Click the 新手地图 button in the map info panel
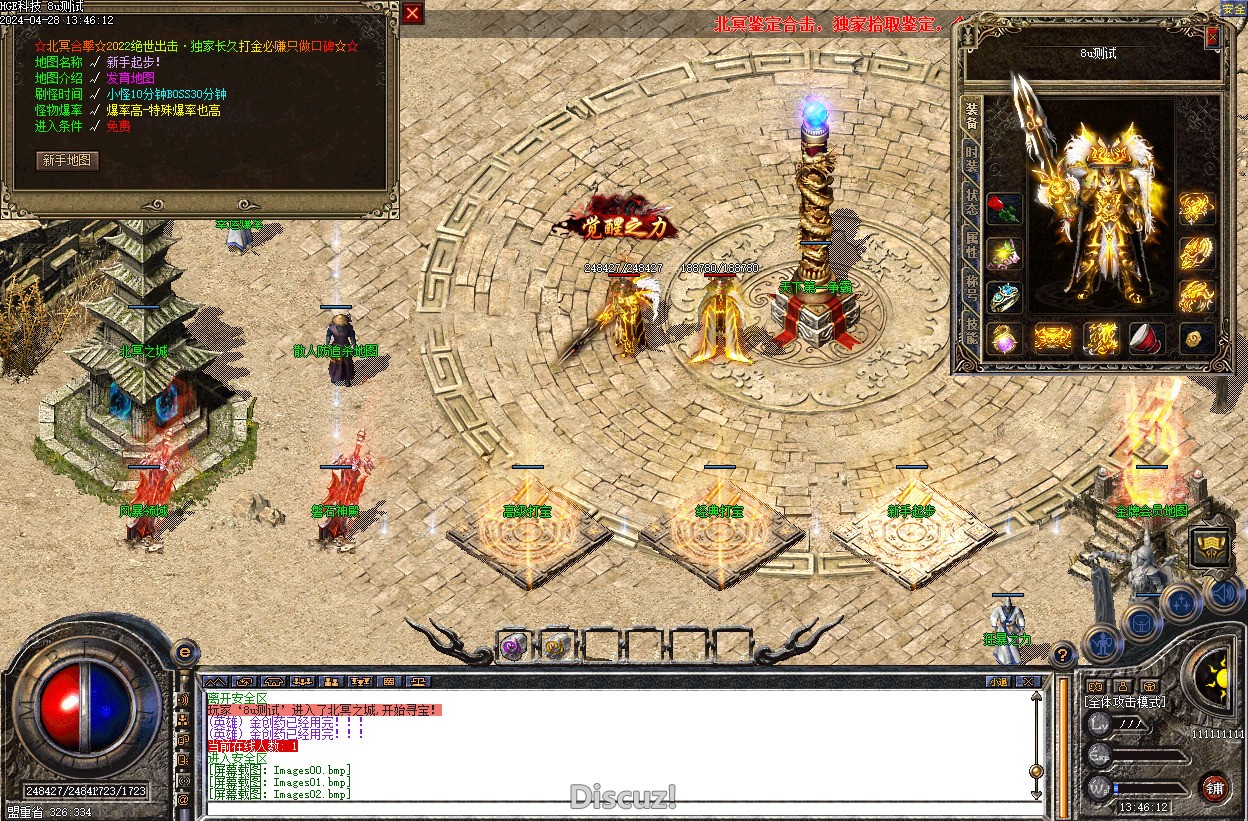Image resolution: width=1248 pixels, height=821 pixels. point(68,160)
